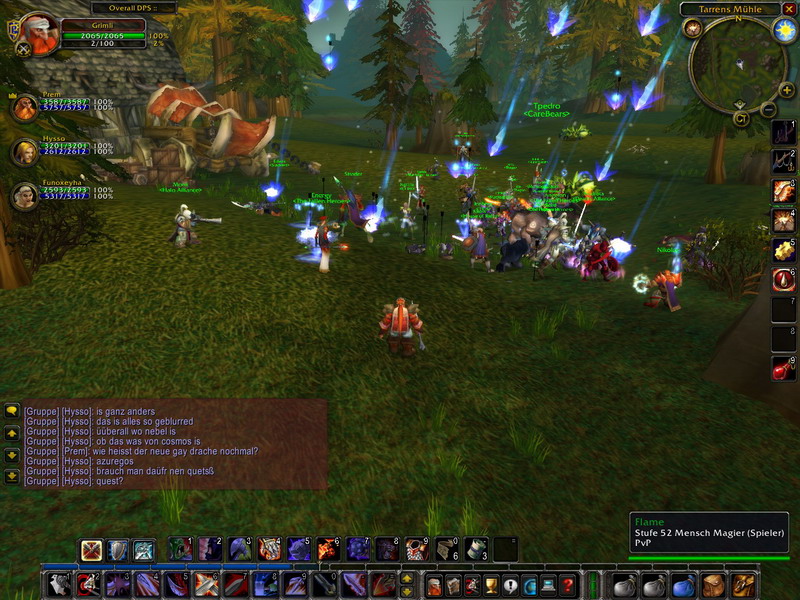Zoom in the minimap with plus button
800x600 pixels.
[787, 90]
